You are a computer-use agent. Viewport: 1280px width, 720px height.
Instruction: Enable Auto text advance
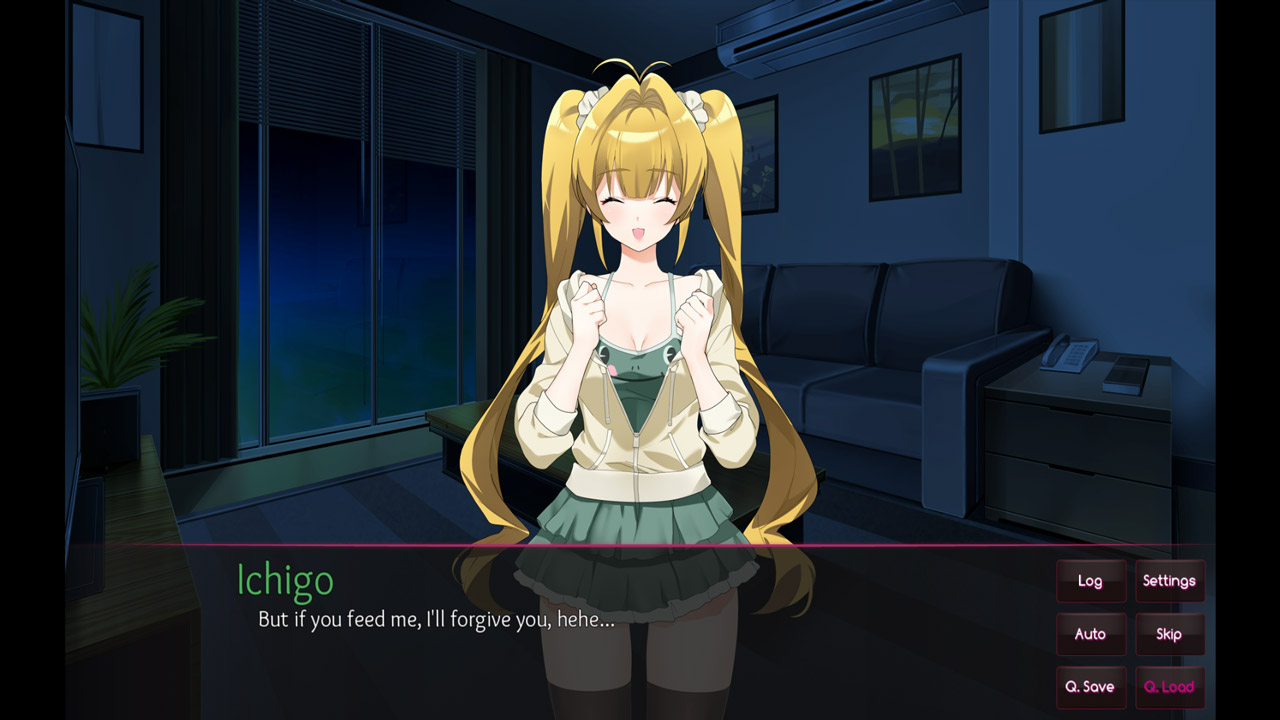1090,634
